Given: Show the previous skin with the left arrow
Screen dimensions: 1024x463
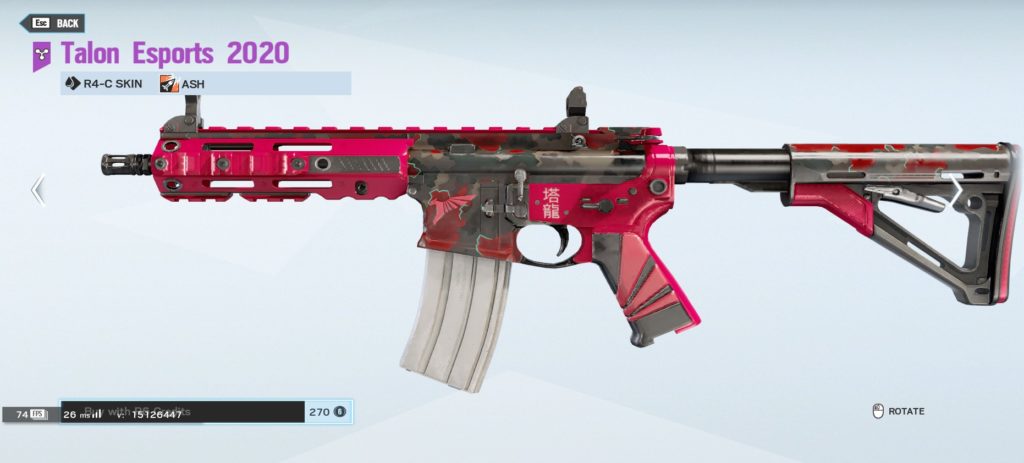Looking at the screenshot, I should pyautogui.click(x=38, y=190).
